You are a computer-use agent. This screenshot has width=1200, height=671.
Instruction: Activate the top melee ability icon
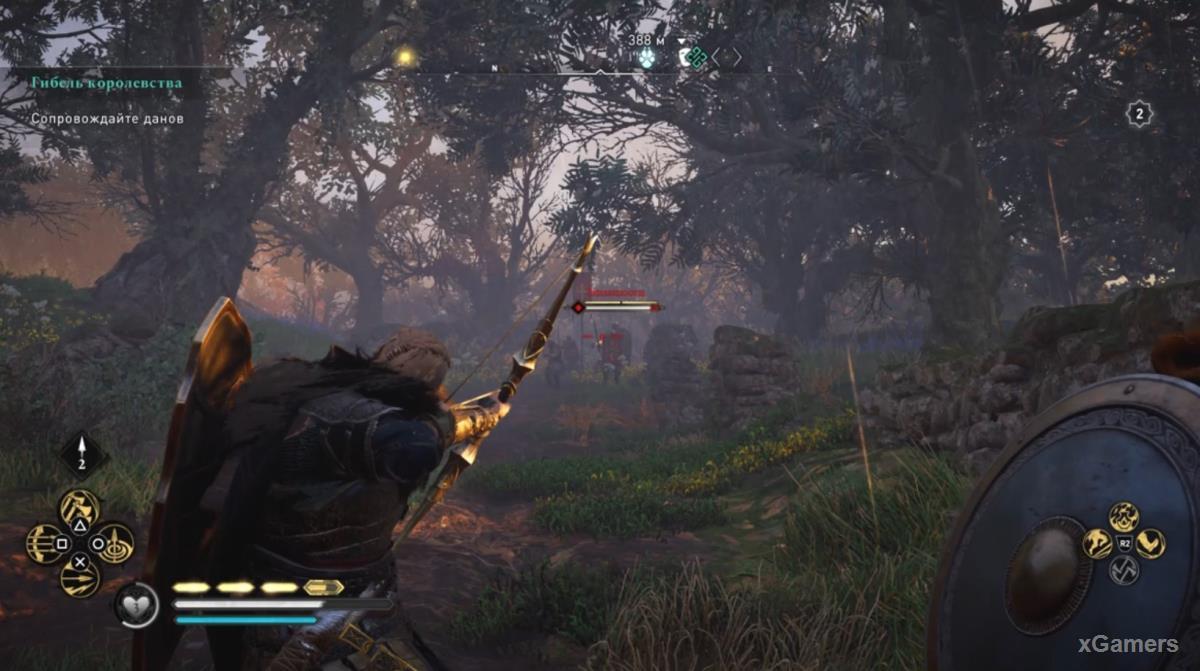pyautogui.click(x=1124, y=517)
